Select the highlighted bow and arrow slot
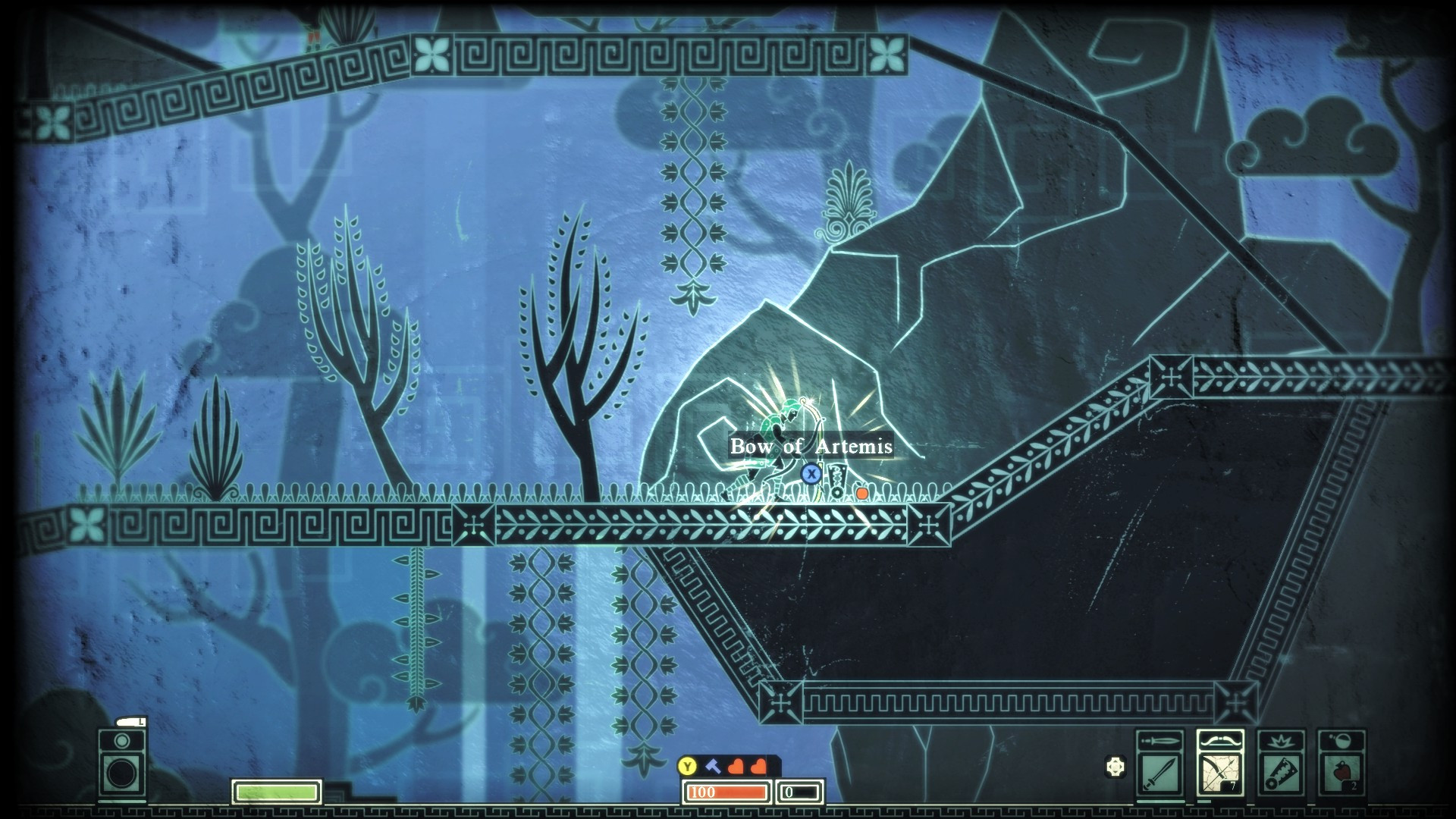Viewport: 1456px width, 819px height. (1220, 773)
